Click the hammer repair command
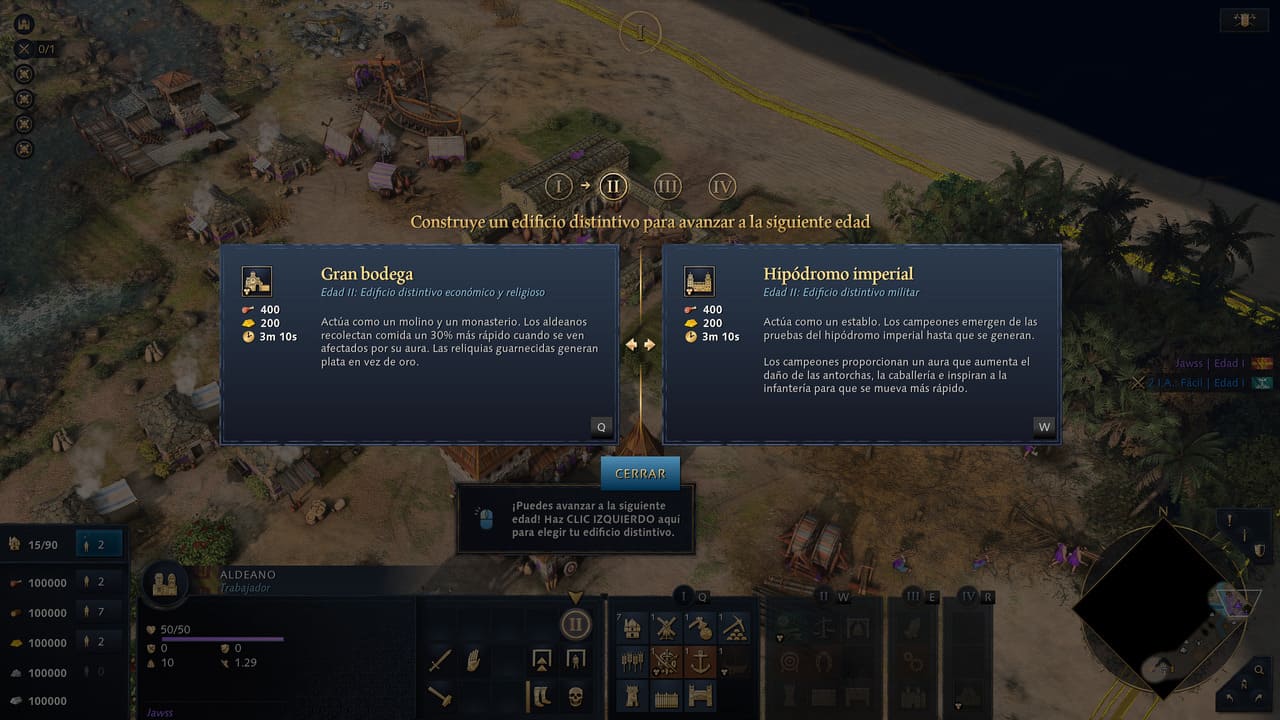 coord(441,694)
